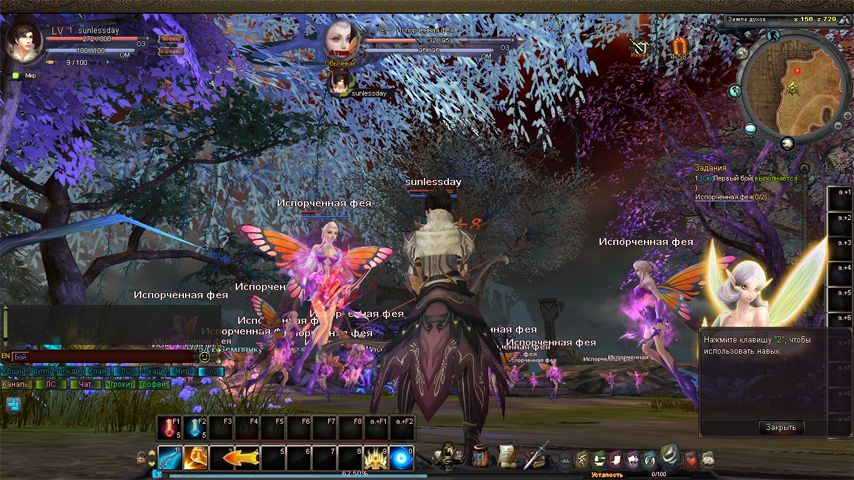Viewport: 854px width, 480px height.
Task: Use the blue potion in slot F2
Action: click(195, 428)
